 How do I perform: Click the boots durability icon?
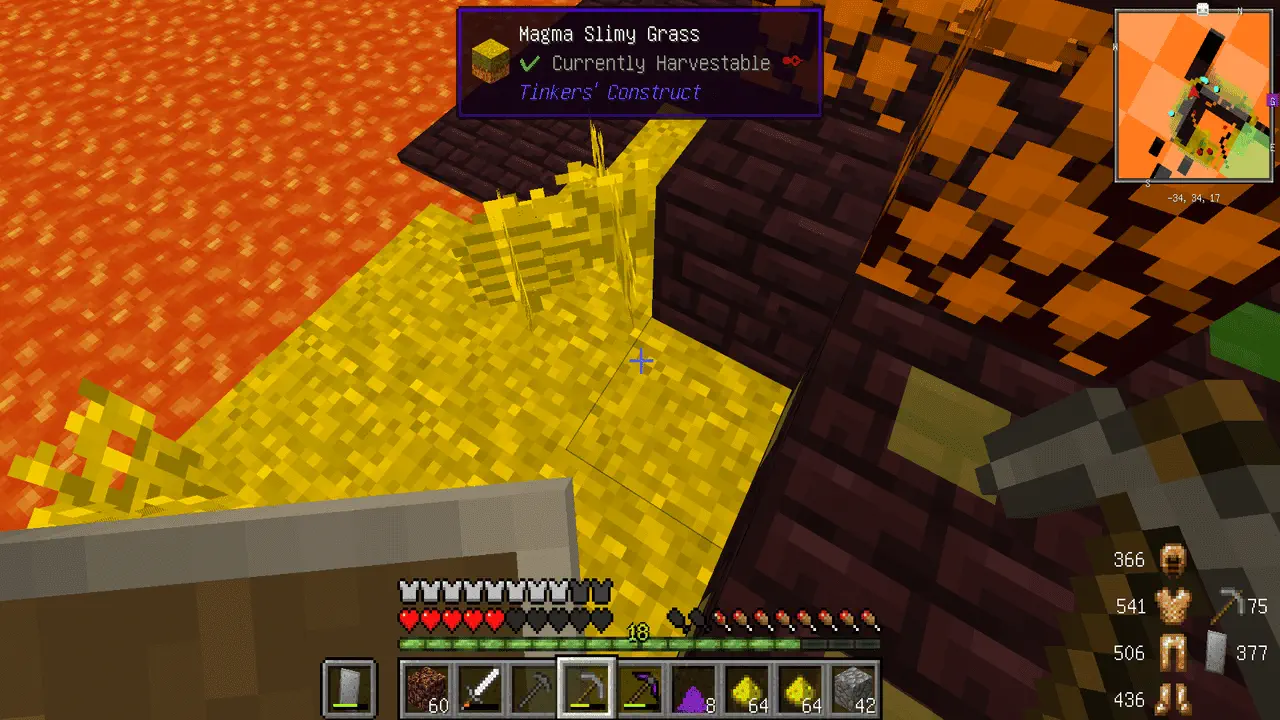click(x=1171, y=697)
